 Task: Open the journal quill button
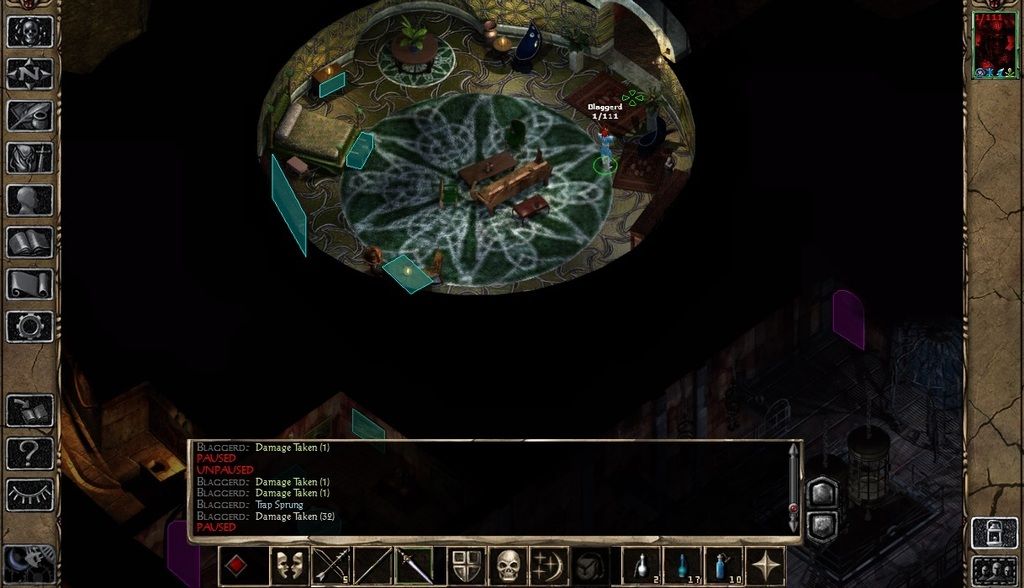pyautogui.click(x=30, y=116)
